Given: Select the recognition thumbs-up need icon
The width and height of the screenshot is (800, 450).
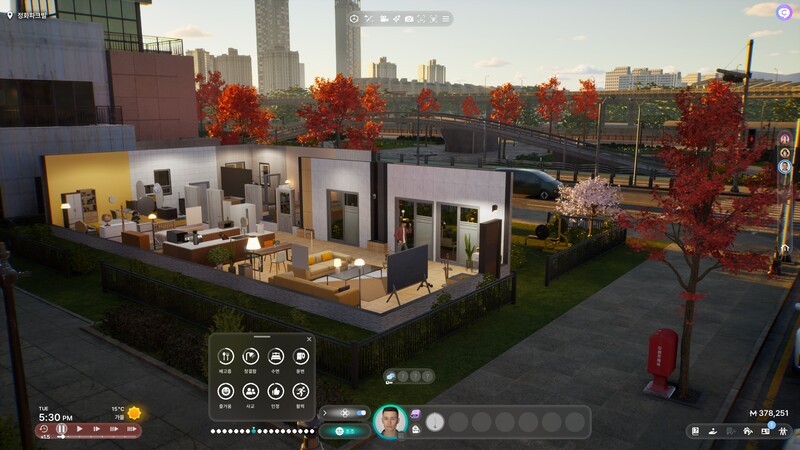Looking at the screenshot, I should click(x=276, y=391).
